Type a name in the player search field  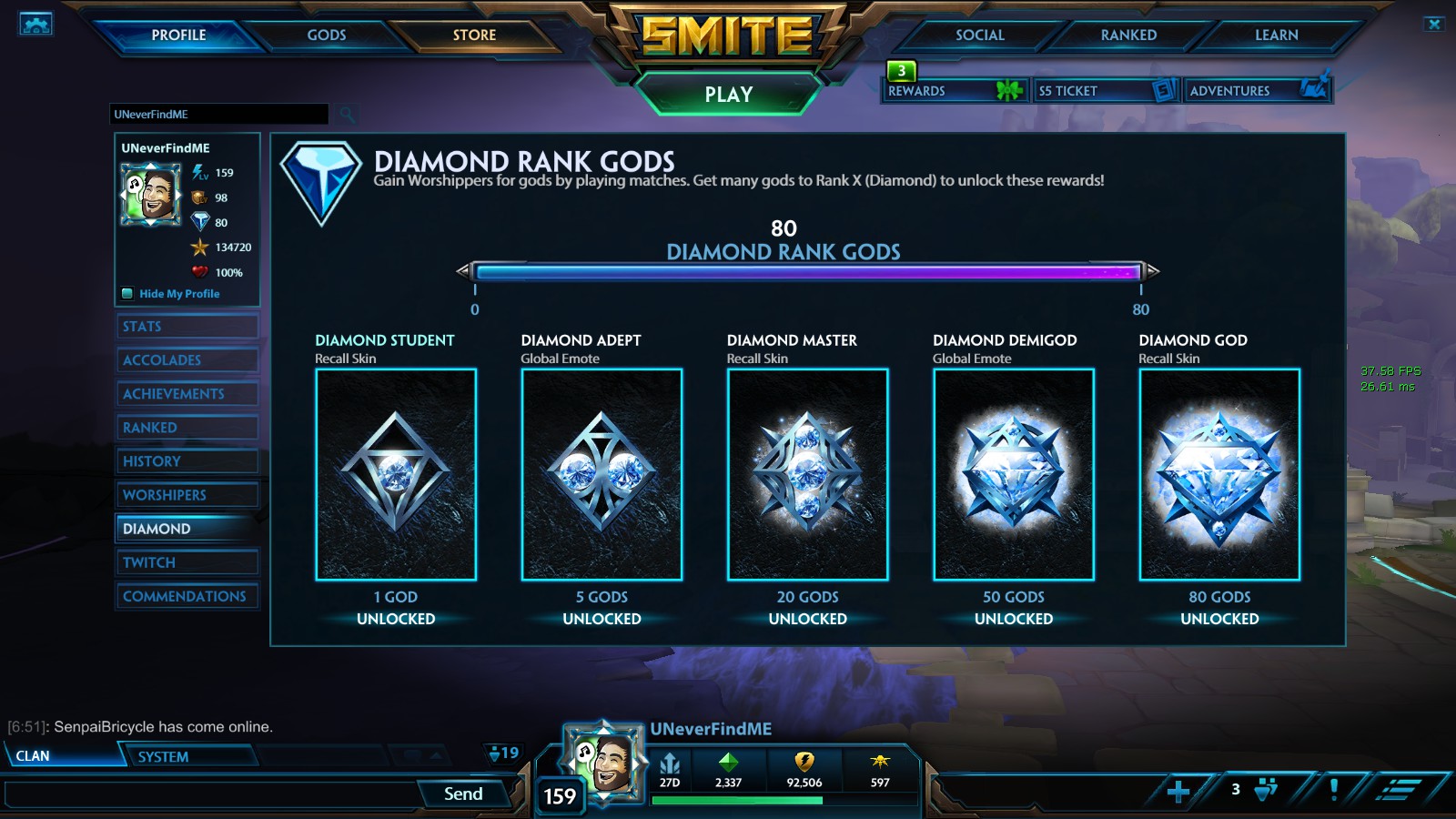click(x=218, y=115)
